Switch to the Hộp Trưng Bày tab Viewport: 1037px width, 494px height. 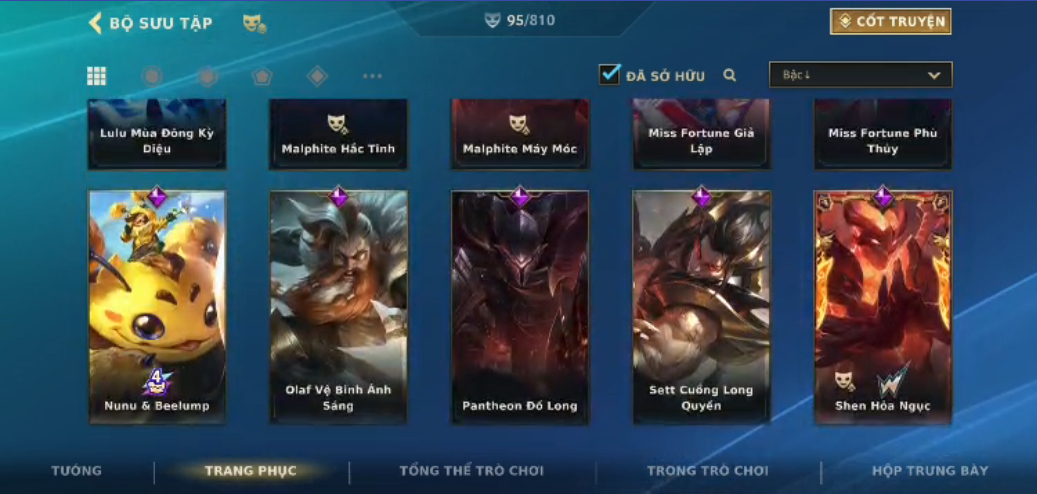[x=930, y=471]
